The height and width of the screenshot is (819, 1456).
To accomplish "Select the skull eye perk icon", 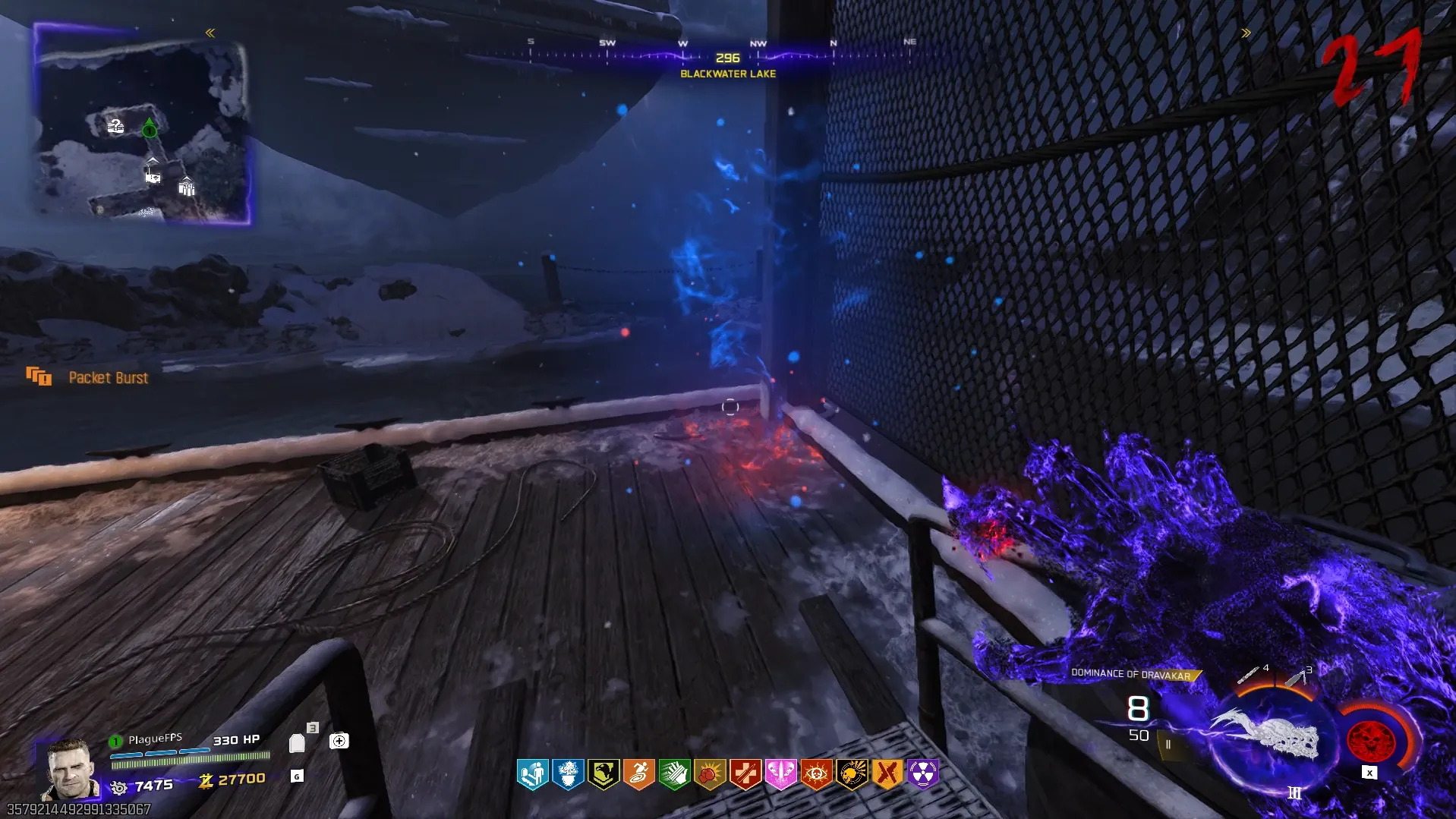I will [816, 774].
